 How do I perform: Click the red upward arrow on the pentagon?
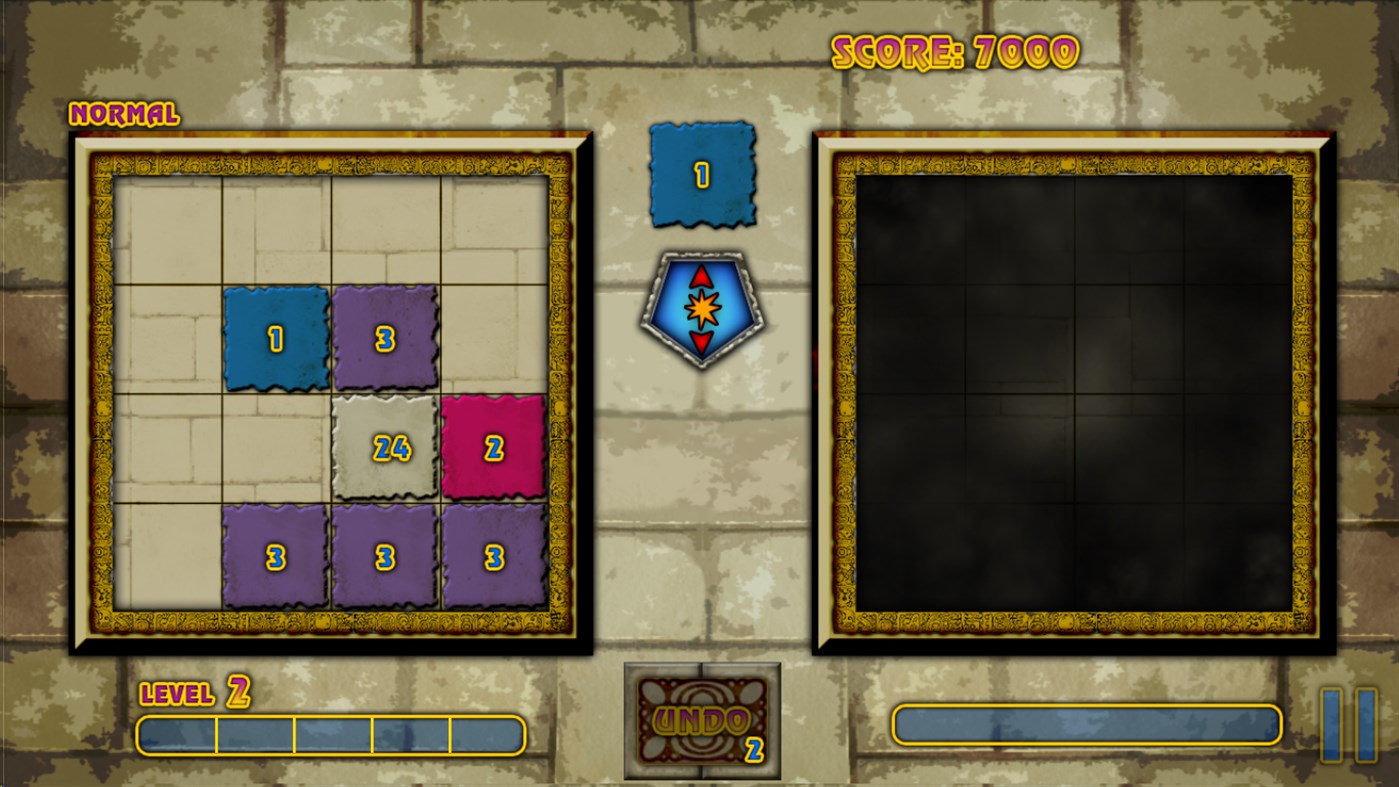(700, 275)
